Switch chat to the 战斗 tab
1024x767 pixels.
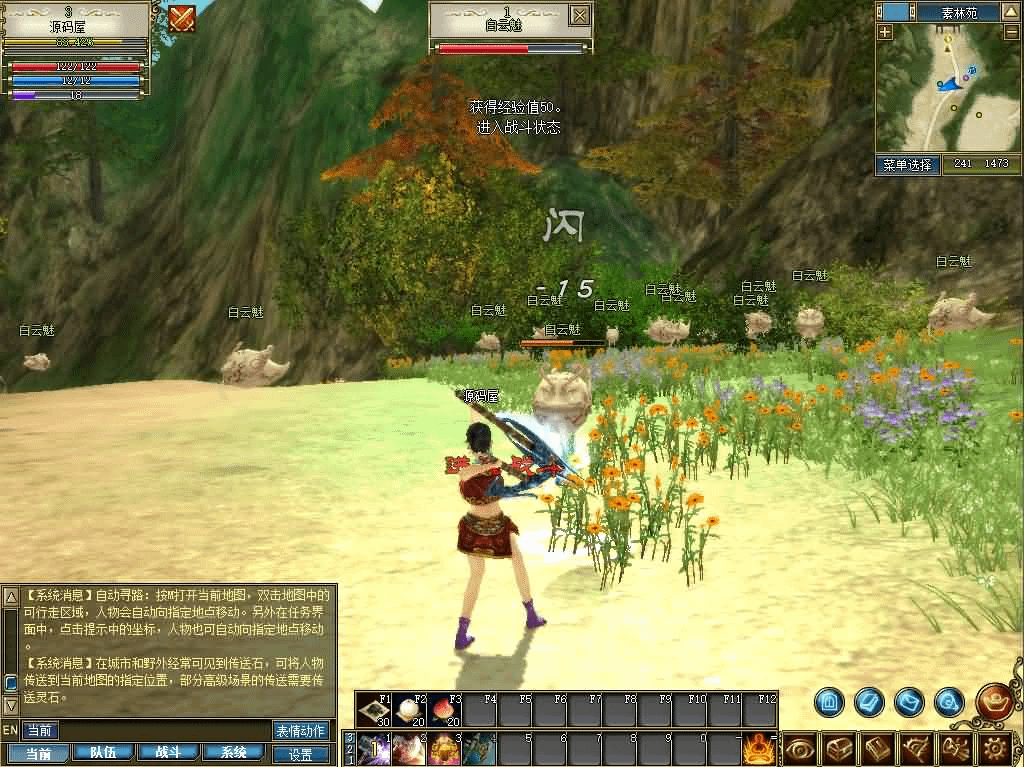(168, 753)
